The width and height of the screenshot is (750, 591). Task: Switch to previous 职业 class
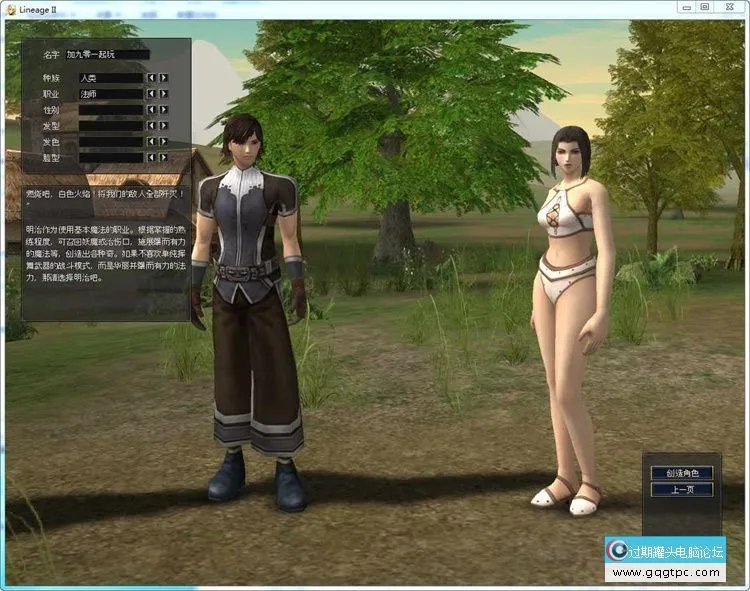coord(151,94)
